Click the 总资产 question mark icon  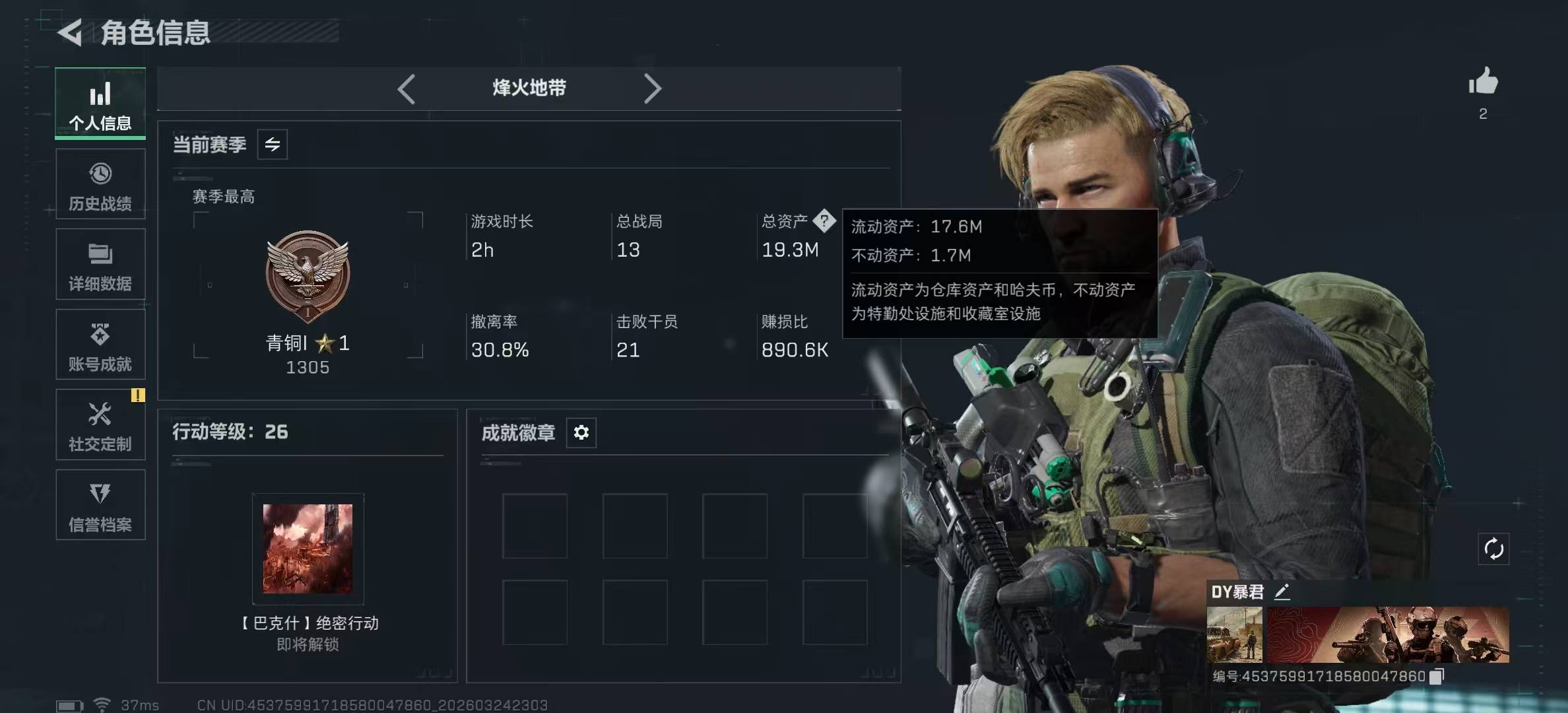[x=824, y=221]
